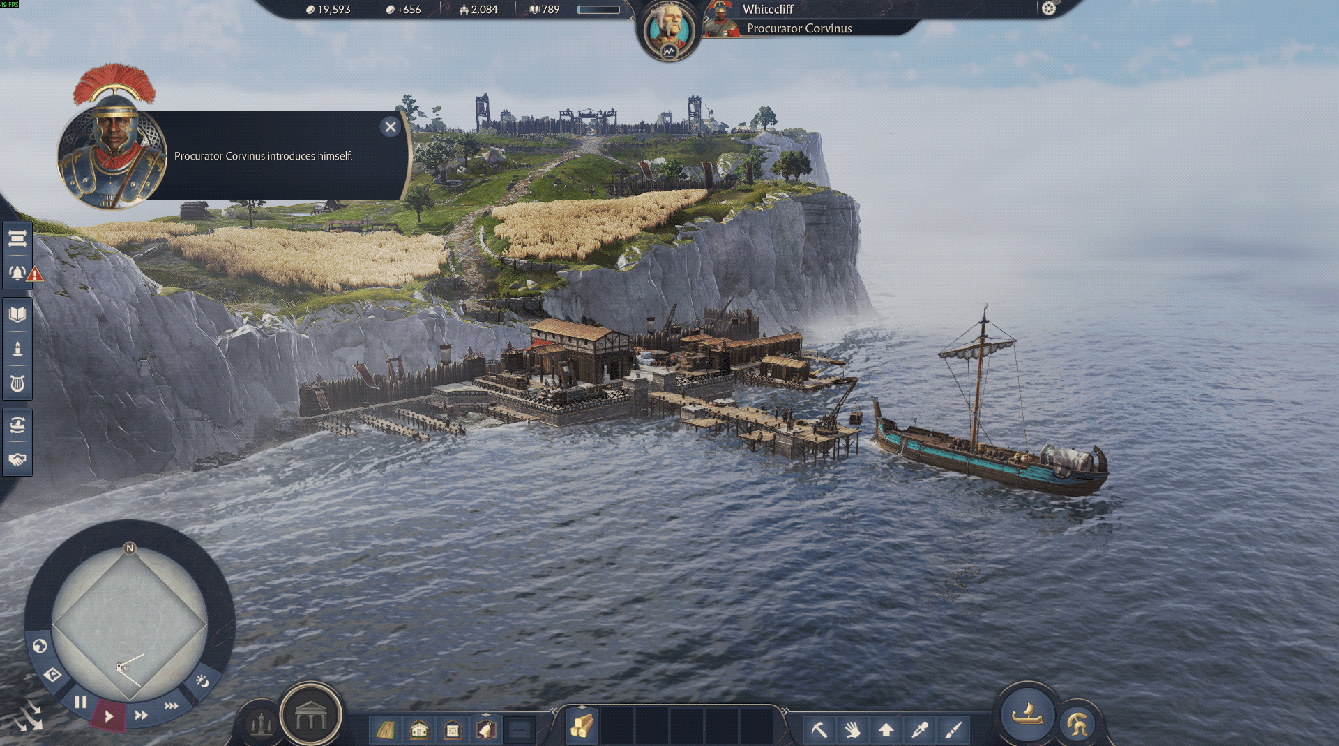Toggle the day-night cycle button

(203, 682)
